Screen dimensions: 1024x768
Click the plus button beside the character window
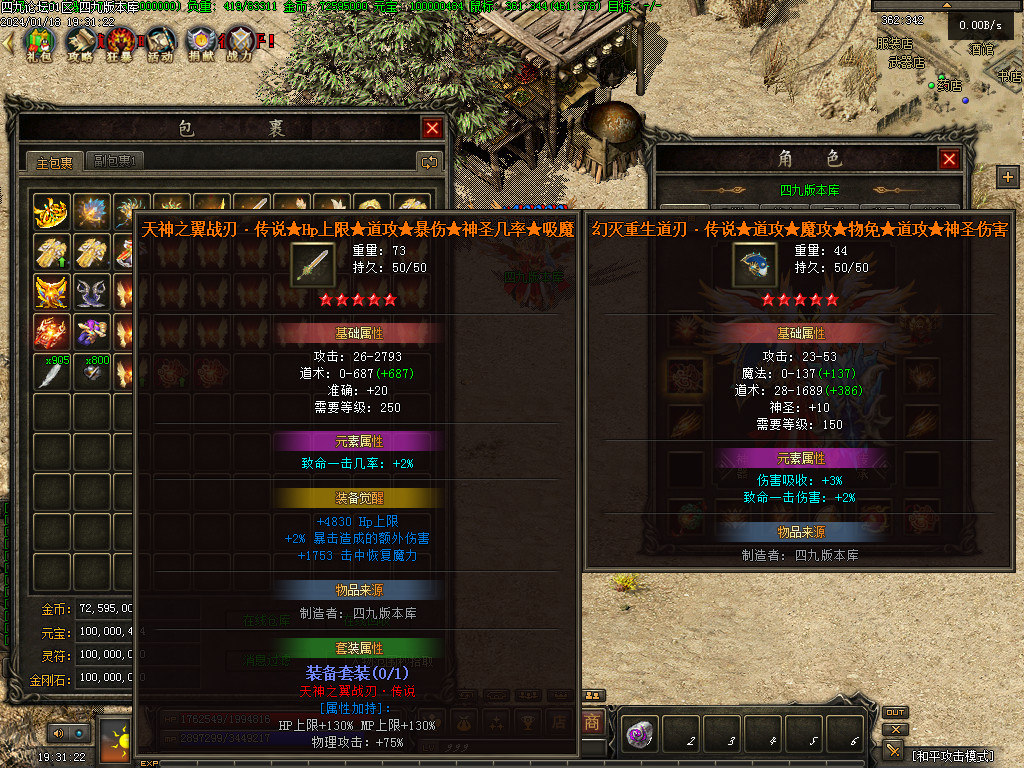point(1007,177)
